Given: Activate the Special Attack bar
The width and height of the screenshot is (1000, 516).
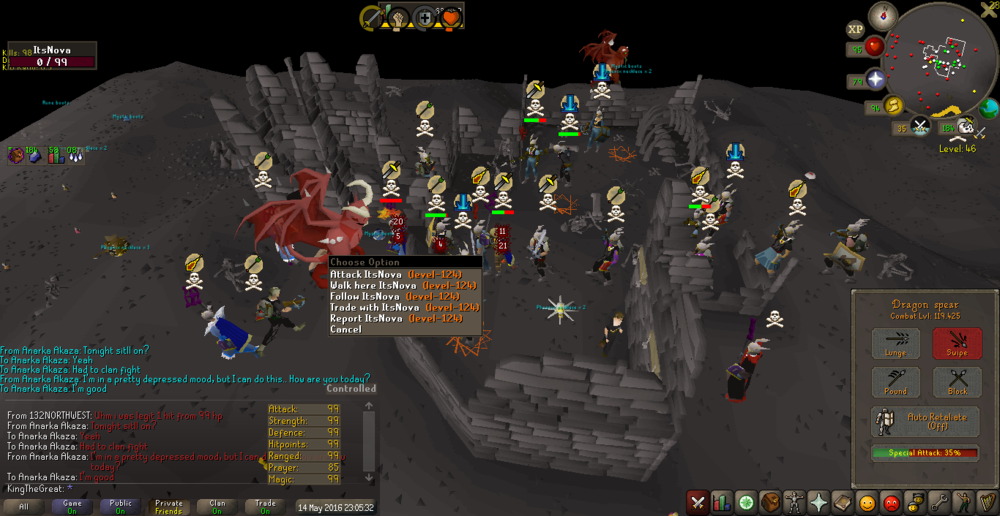Looking at the screenshot, I should point(926,453).
